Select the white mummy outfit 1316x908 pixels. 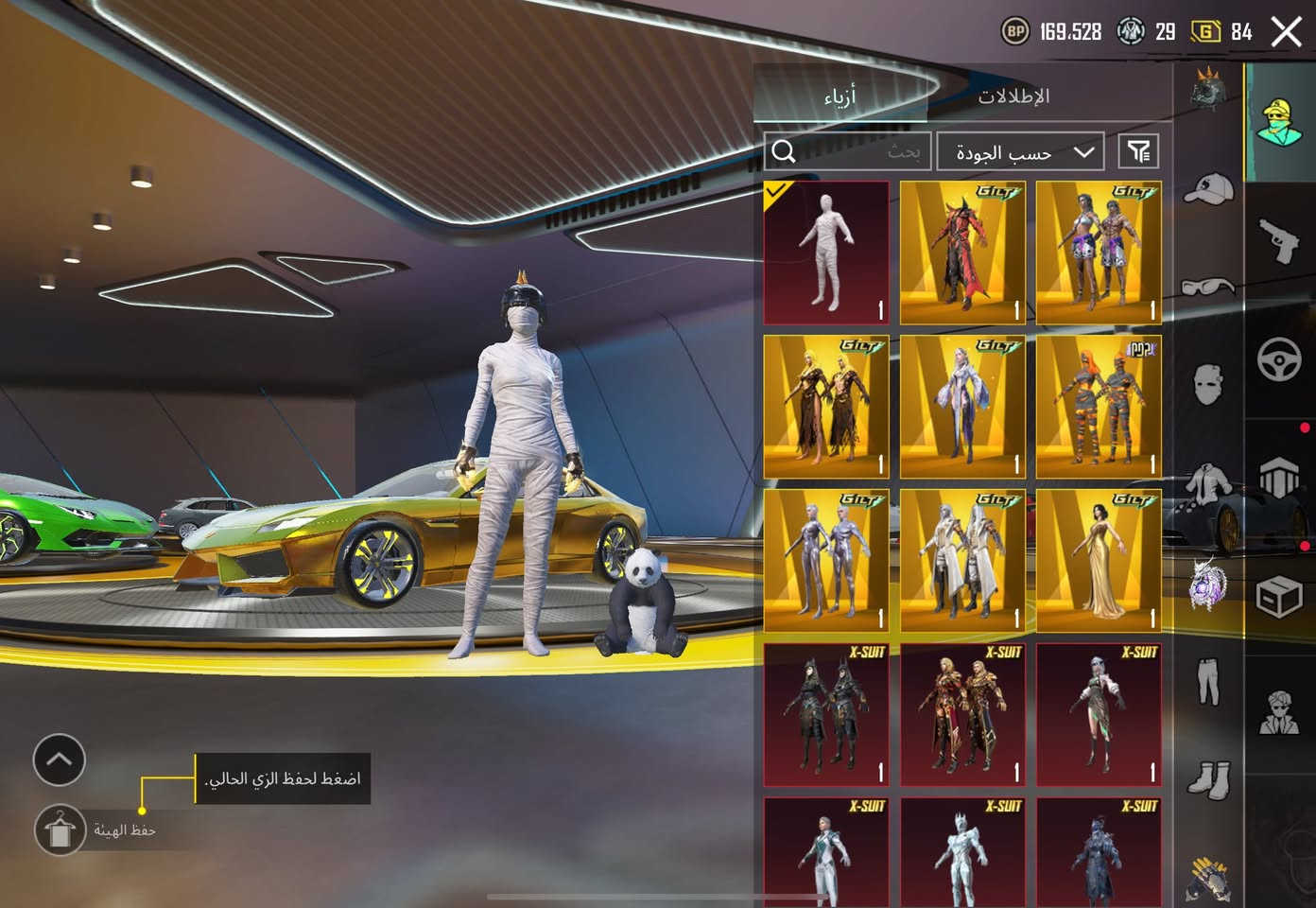coord(826,253)
